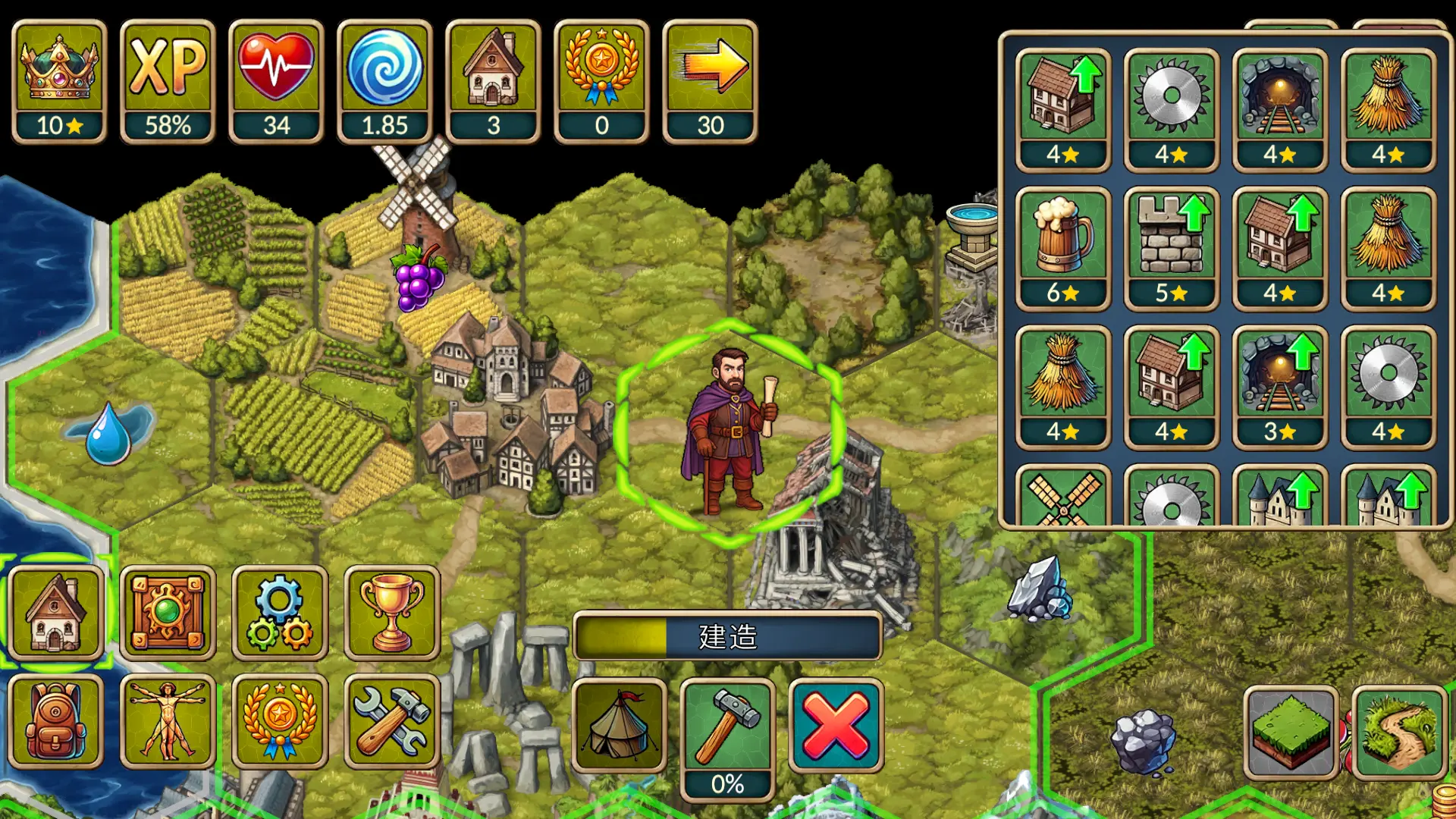The width and height of the screenshot is (1456, 819).
Task: Choose the 5-star tower upgrade in the panel
Action: tap(1171, 241)
